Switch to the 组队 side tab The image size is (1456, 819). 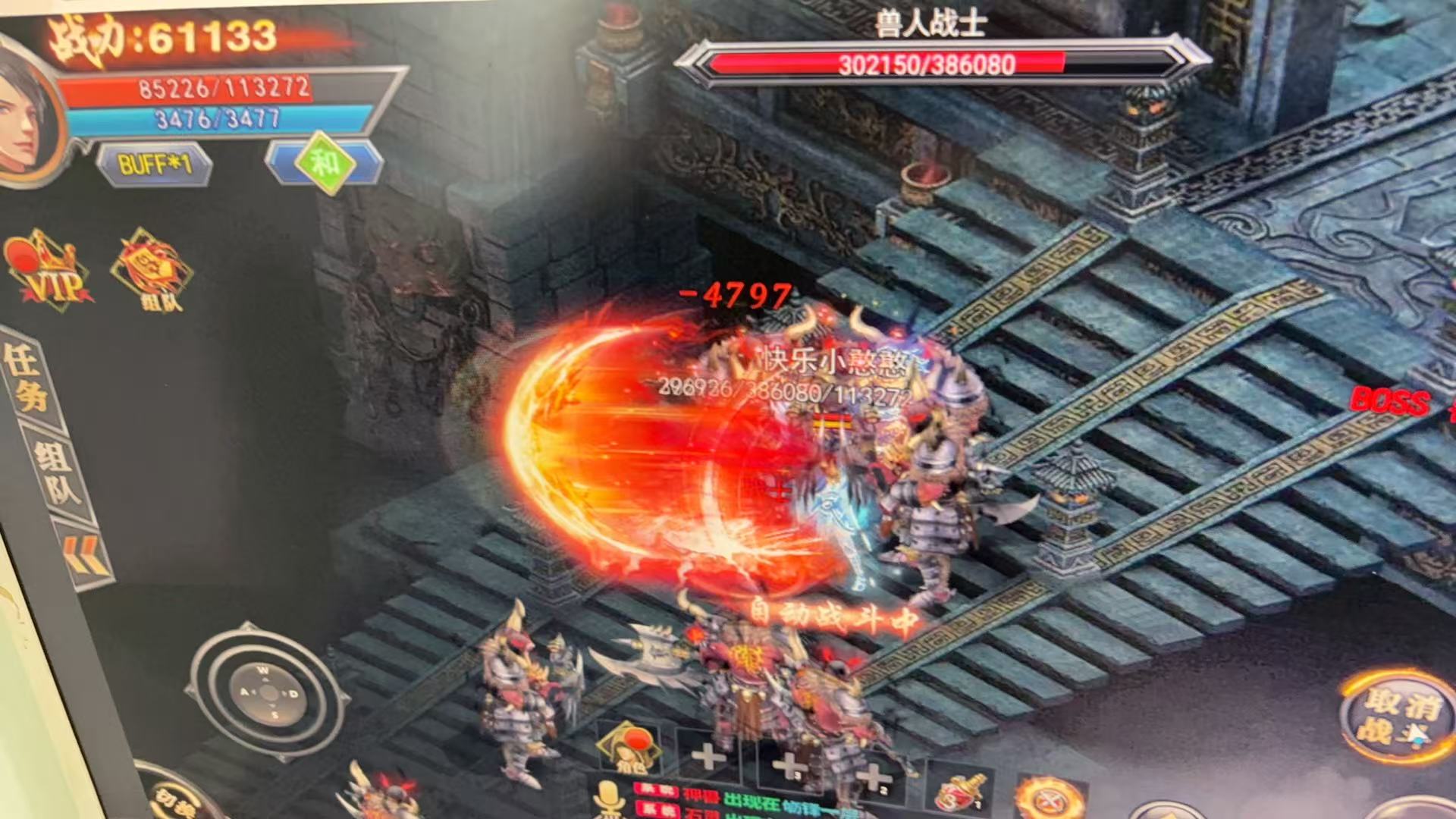[58, 470]
